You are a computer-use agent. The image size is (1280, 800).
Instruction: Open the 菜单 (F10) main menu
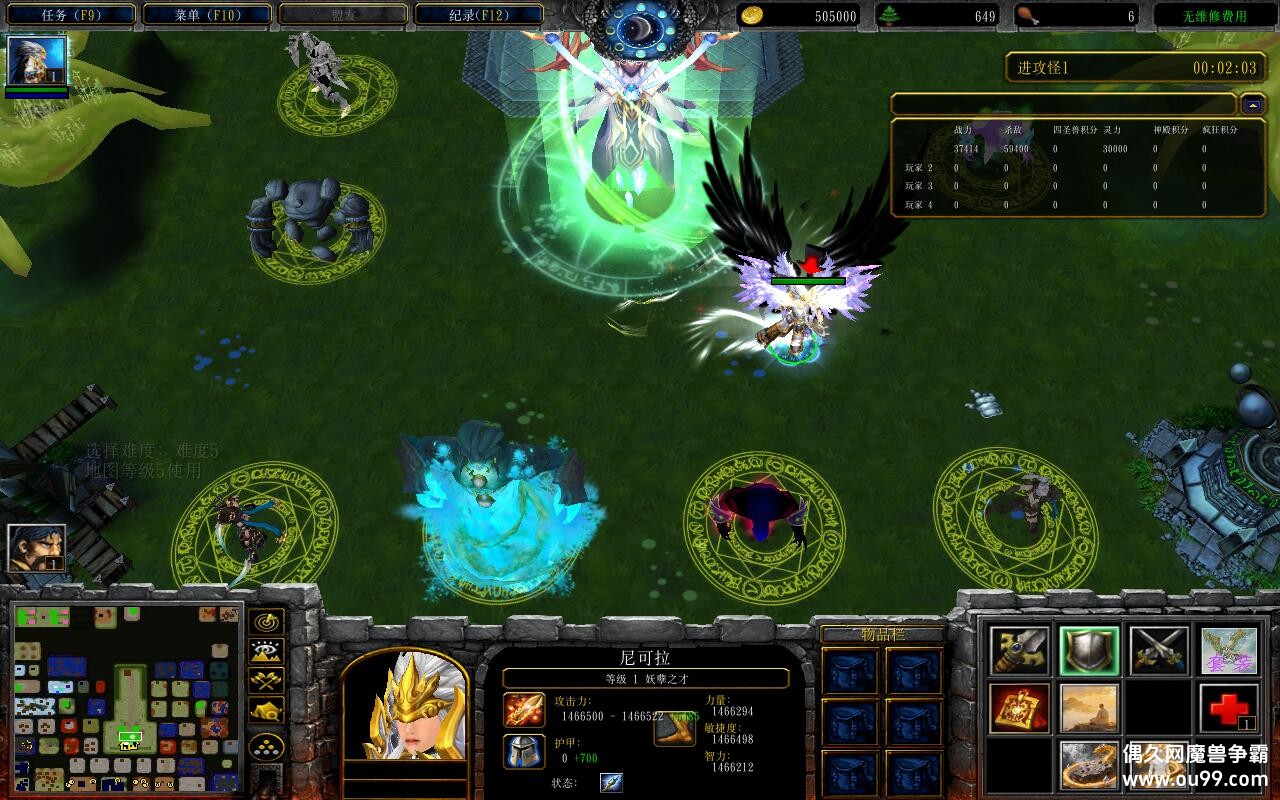pos(207,15)
